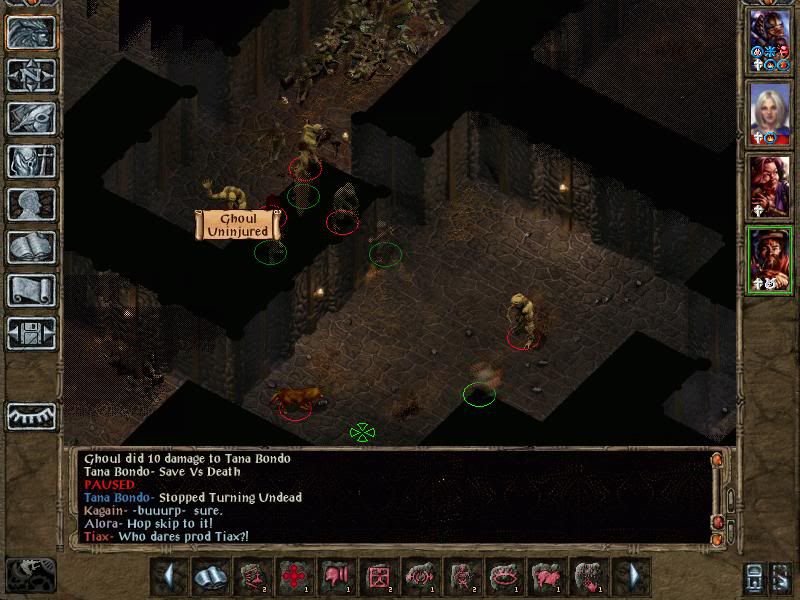This screenshot has height=600, width=800.
Task: Cast the red cross healing spell
Action: click(x=292, y=576)
